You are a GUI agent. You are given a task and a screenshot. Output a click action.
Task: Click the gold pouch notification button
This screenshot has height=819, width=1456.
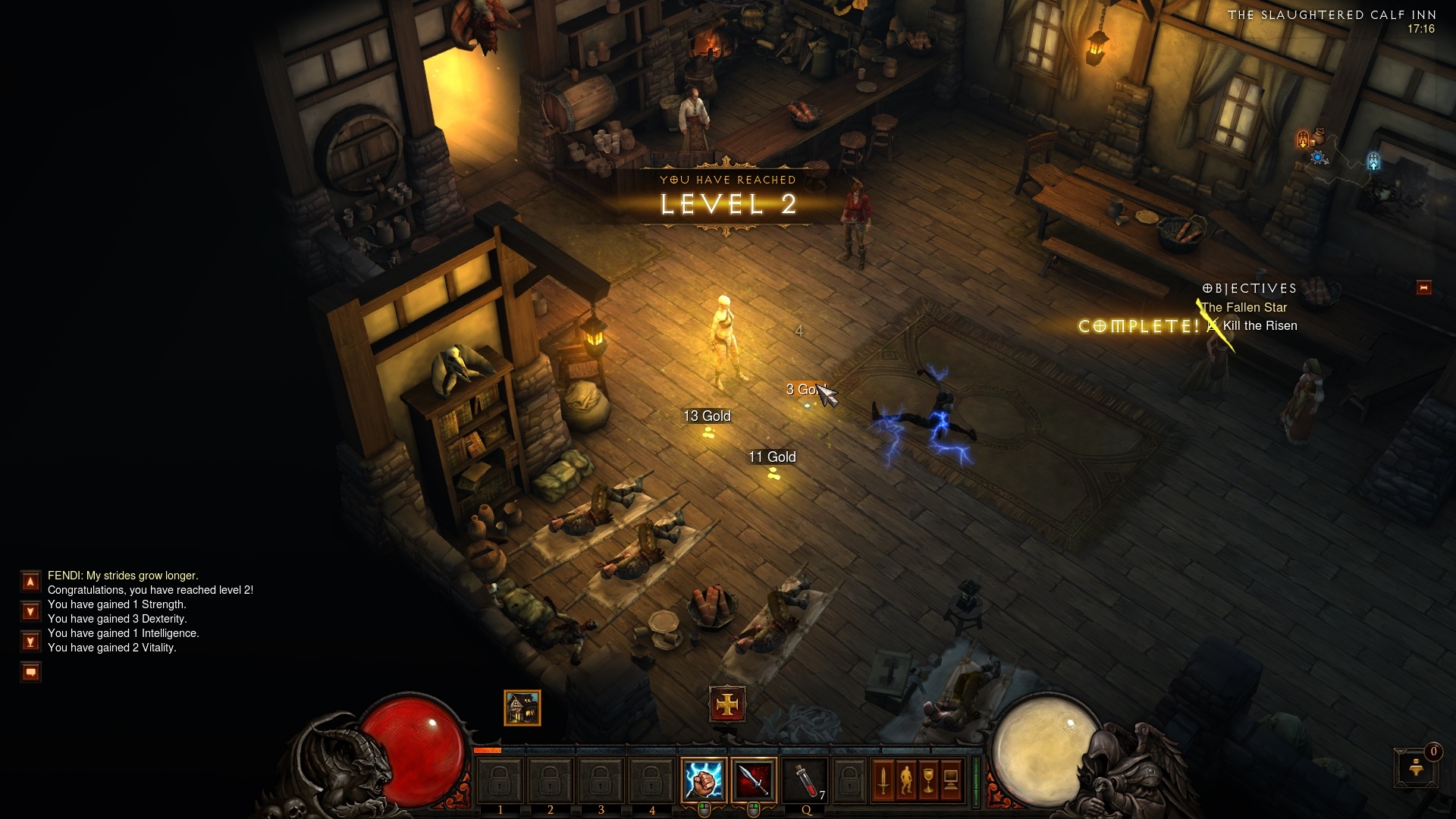[x=1416, y=767]
